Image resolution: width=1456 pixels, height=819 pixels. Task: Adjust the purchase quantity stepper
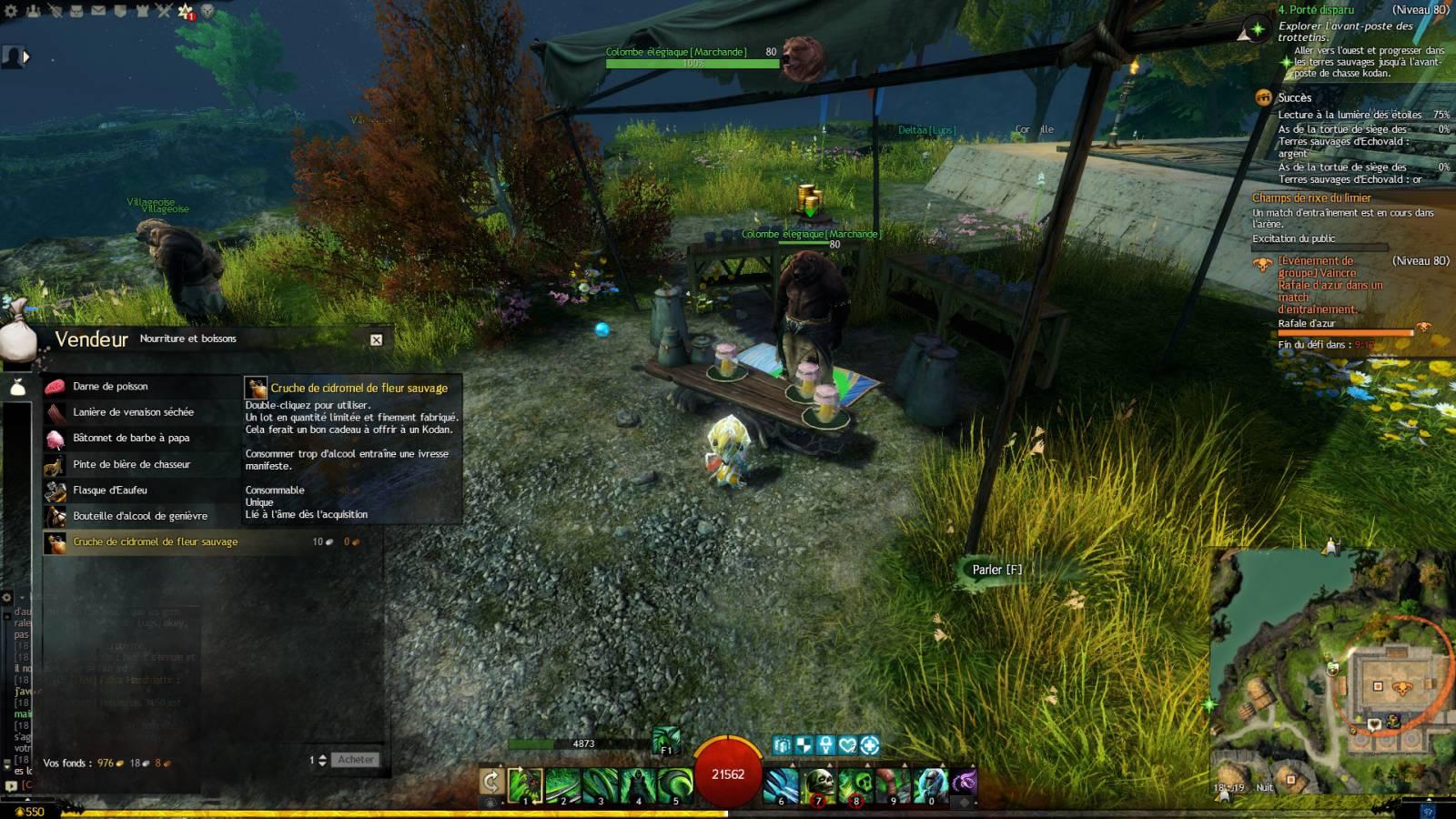[322, 760]
